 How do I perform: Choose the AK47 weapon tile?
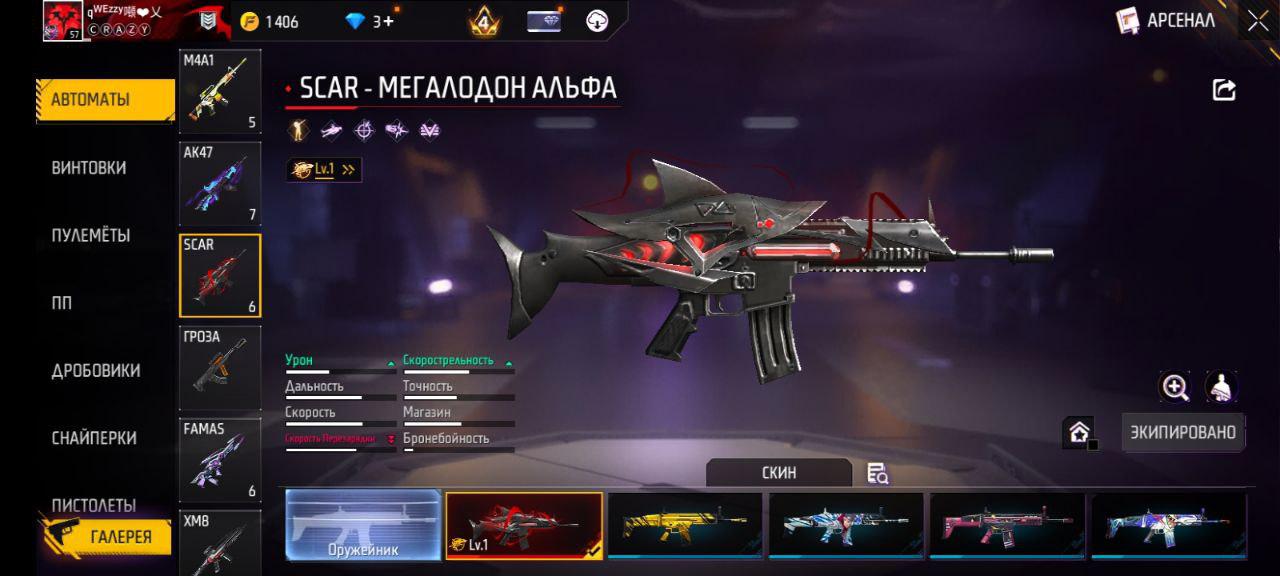[220, 183]
